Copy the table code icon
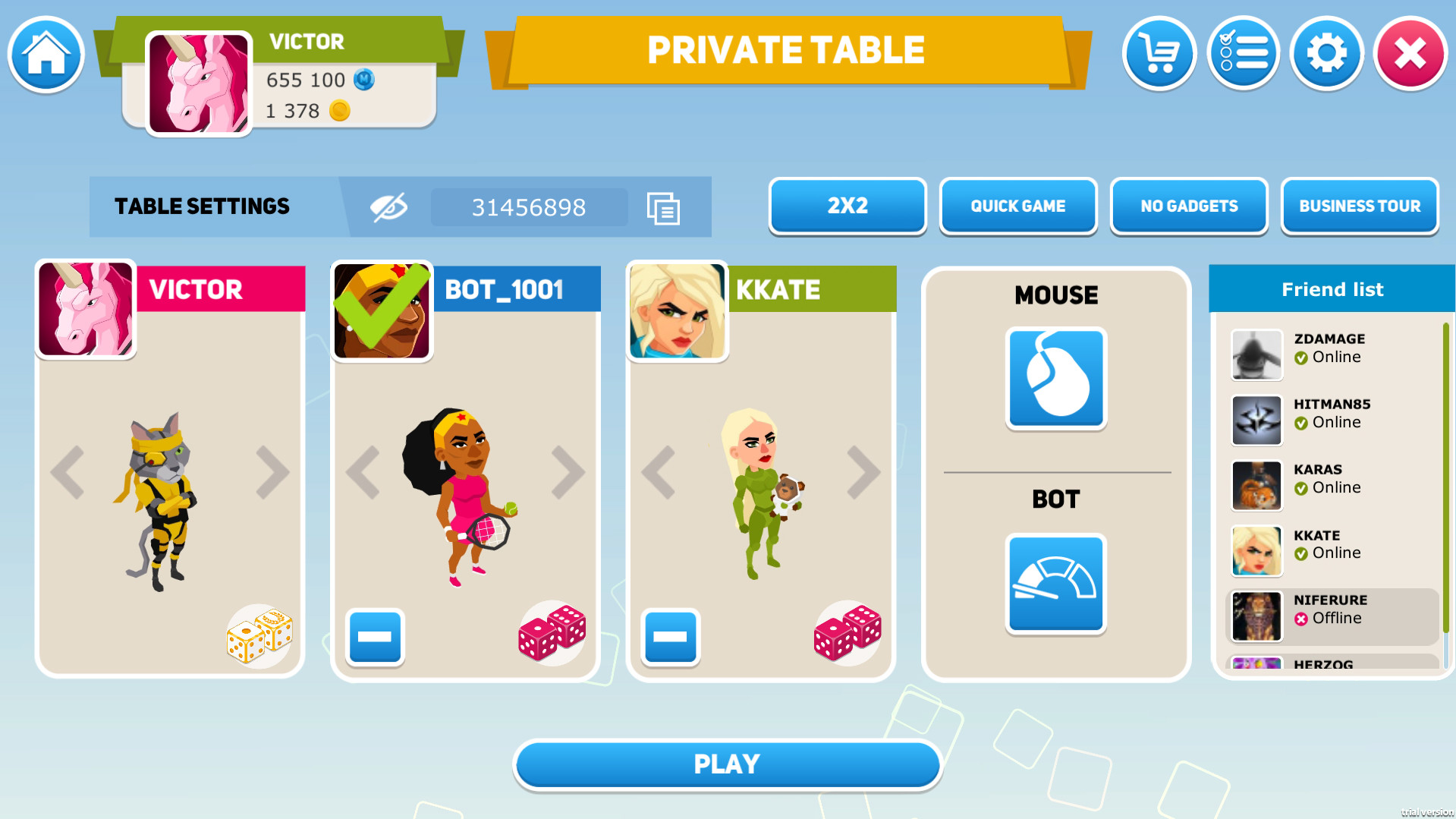 coord(662,207)
